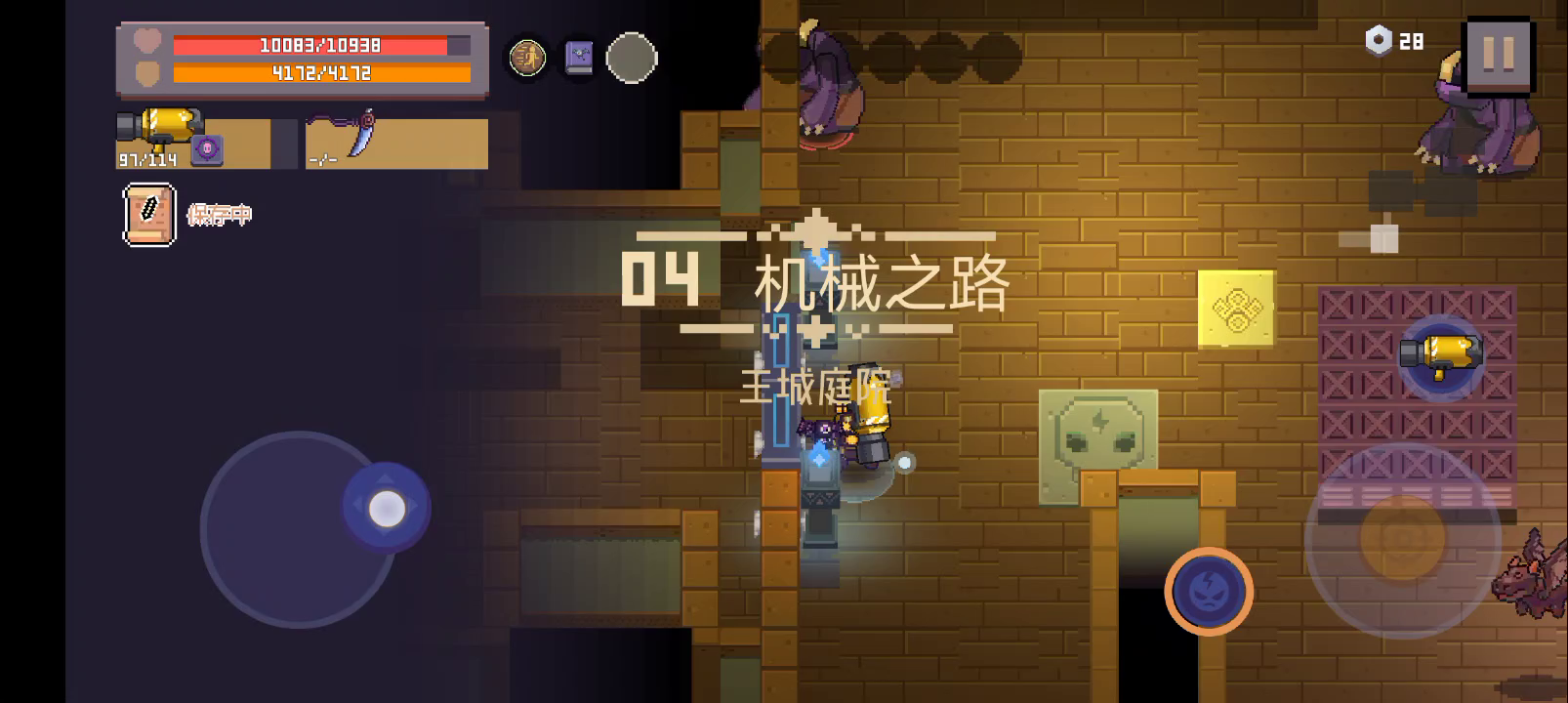Tap the empty gray buff slot circle
Screen dimensions: 1568x703
point(632,58)
